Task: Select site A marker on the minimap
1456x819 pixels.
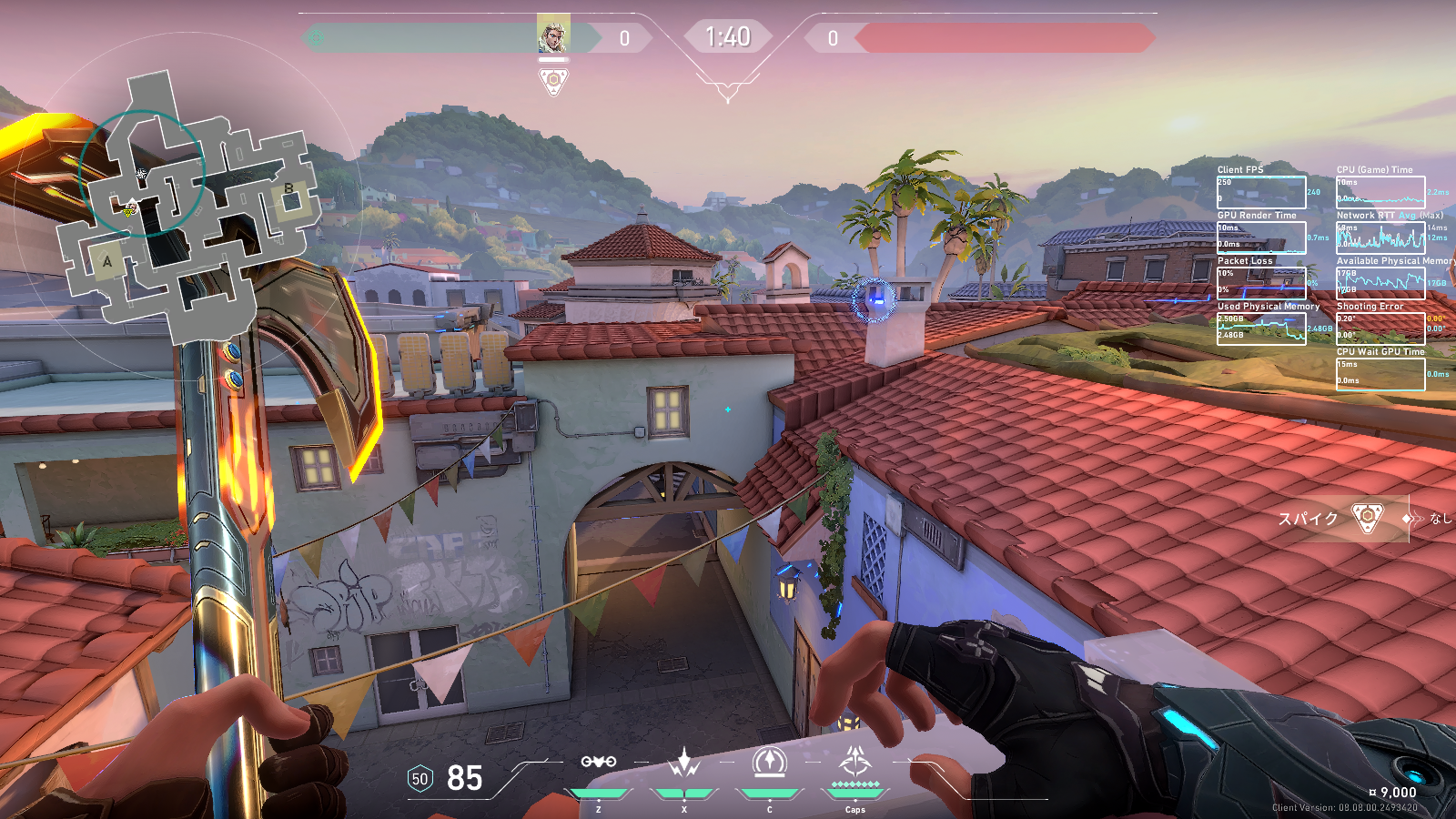Action: [x=107, y=262]
